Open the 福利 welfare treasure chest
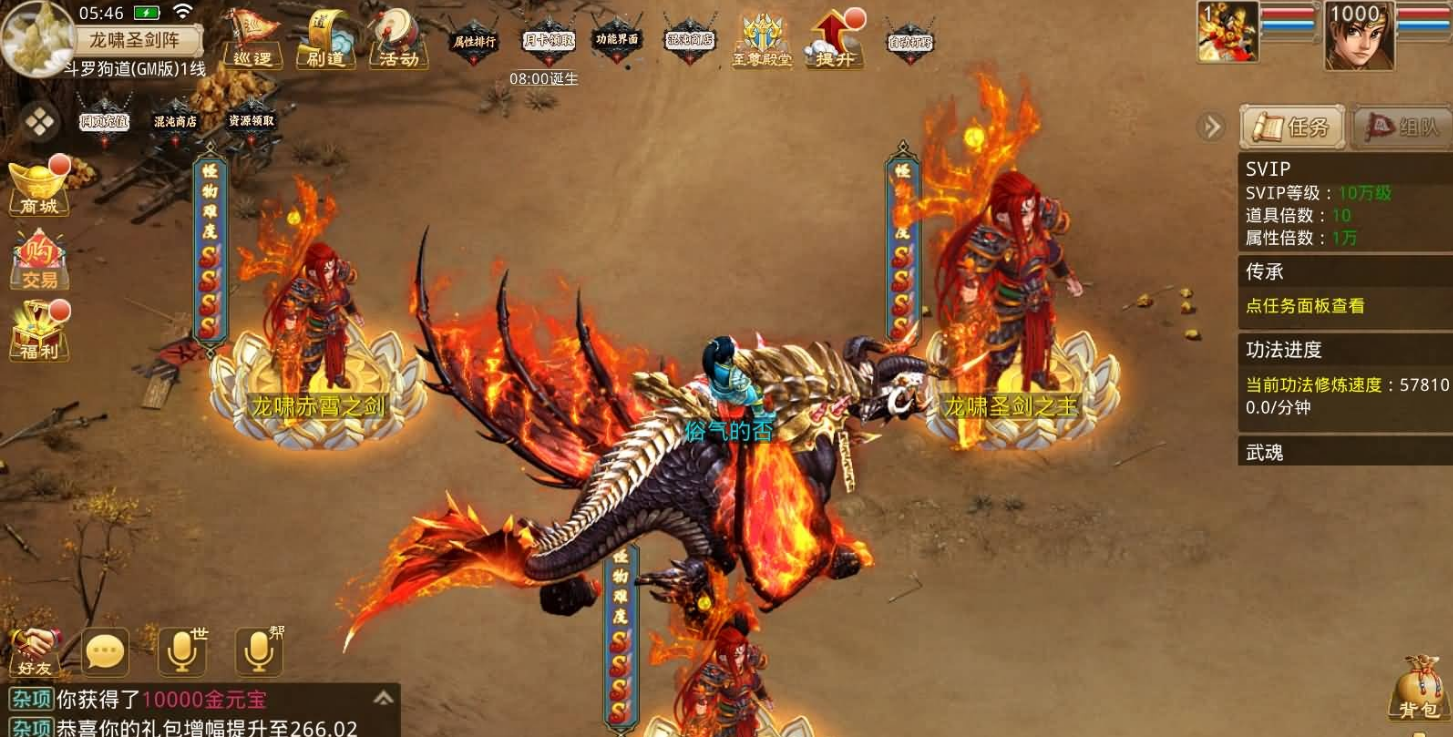Viewport: 1453px width, 737px height. tap(39, 332)
